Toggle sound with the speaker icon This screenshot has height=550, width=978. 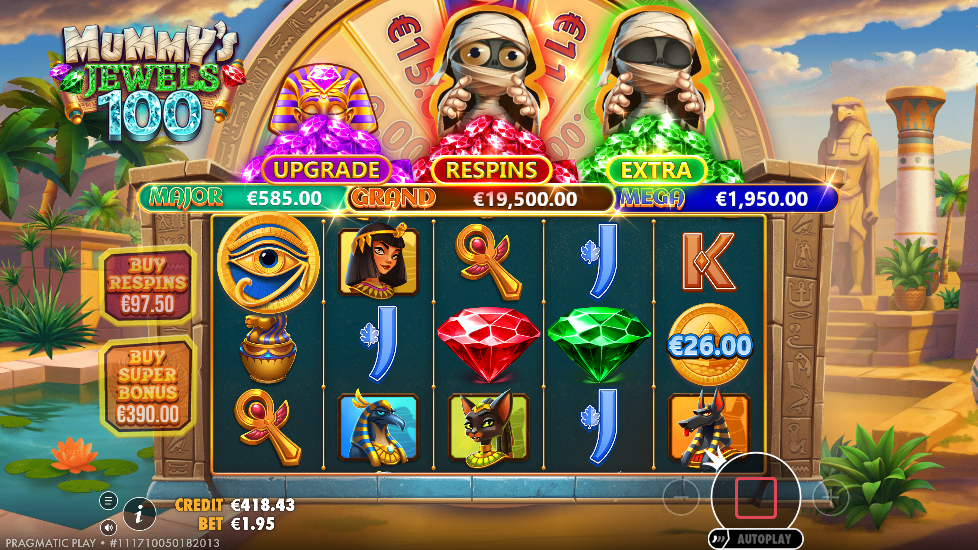pos(109,525)
